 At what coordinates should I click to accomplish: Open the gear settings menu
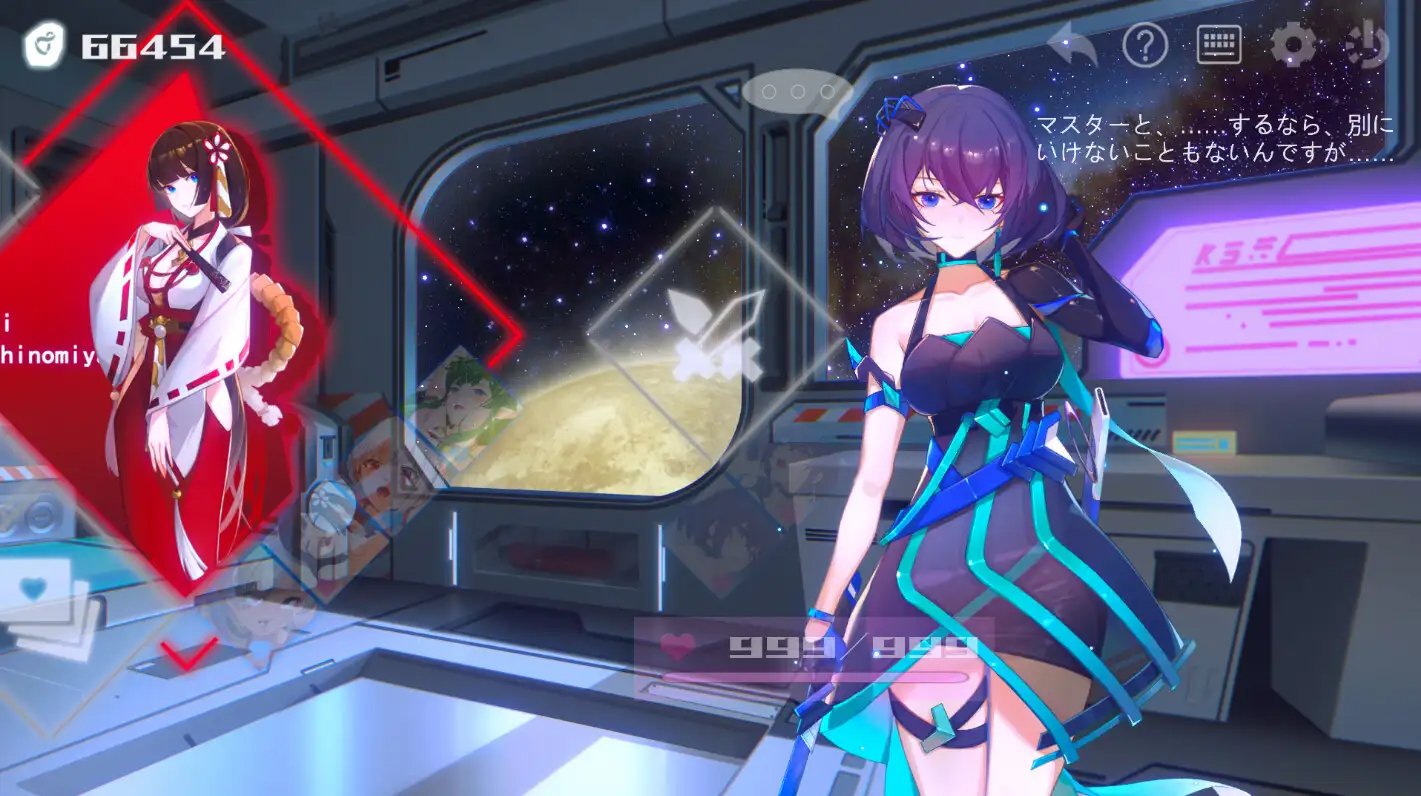(1293, 45)
